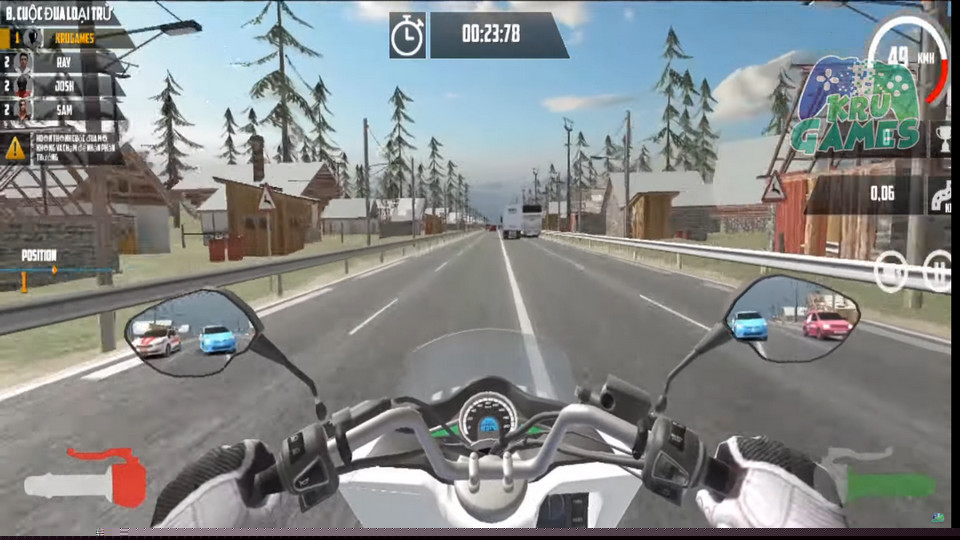Tap the pause button
The height and width of the screenshot is (540, 960).
tap(938, 271)
